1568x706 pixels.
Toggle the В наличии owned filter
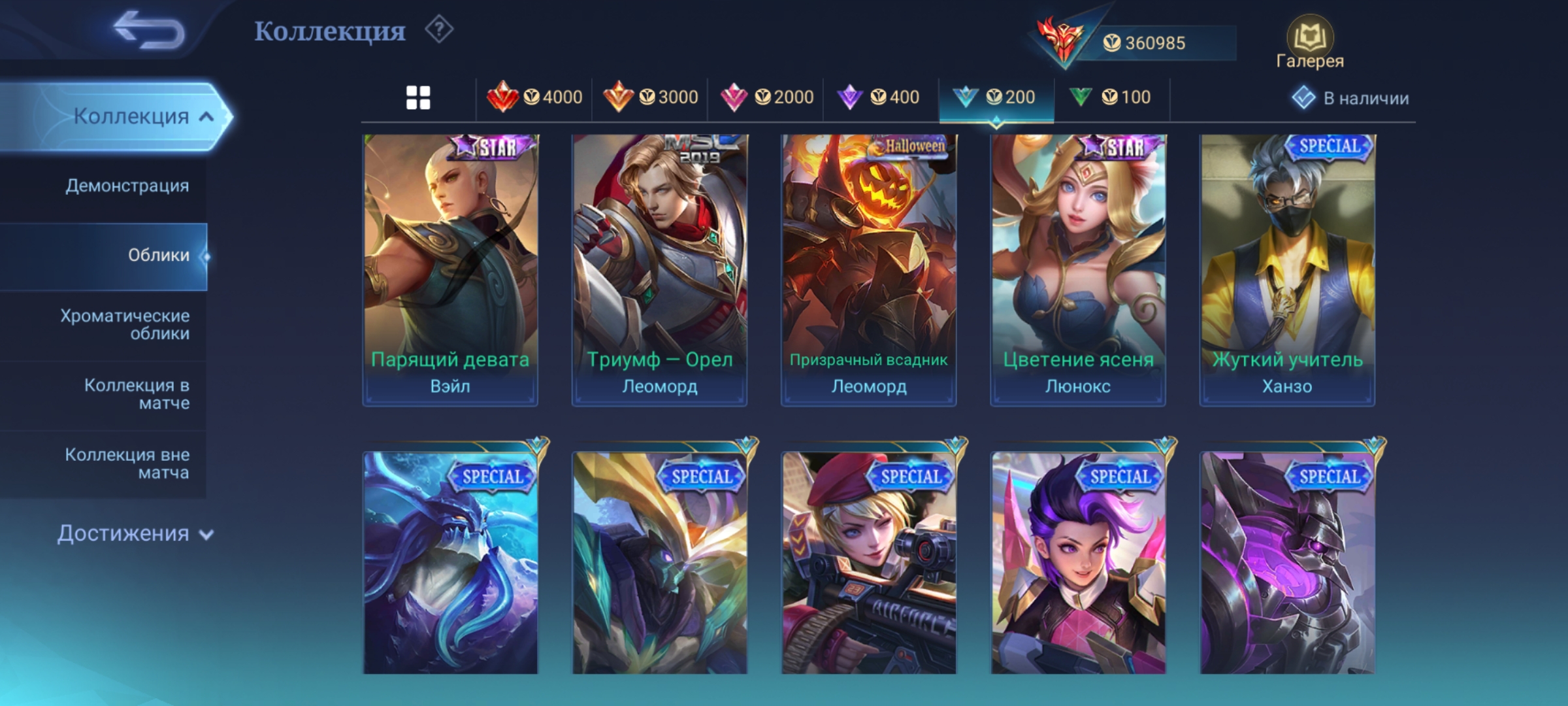(1350, 98)
